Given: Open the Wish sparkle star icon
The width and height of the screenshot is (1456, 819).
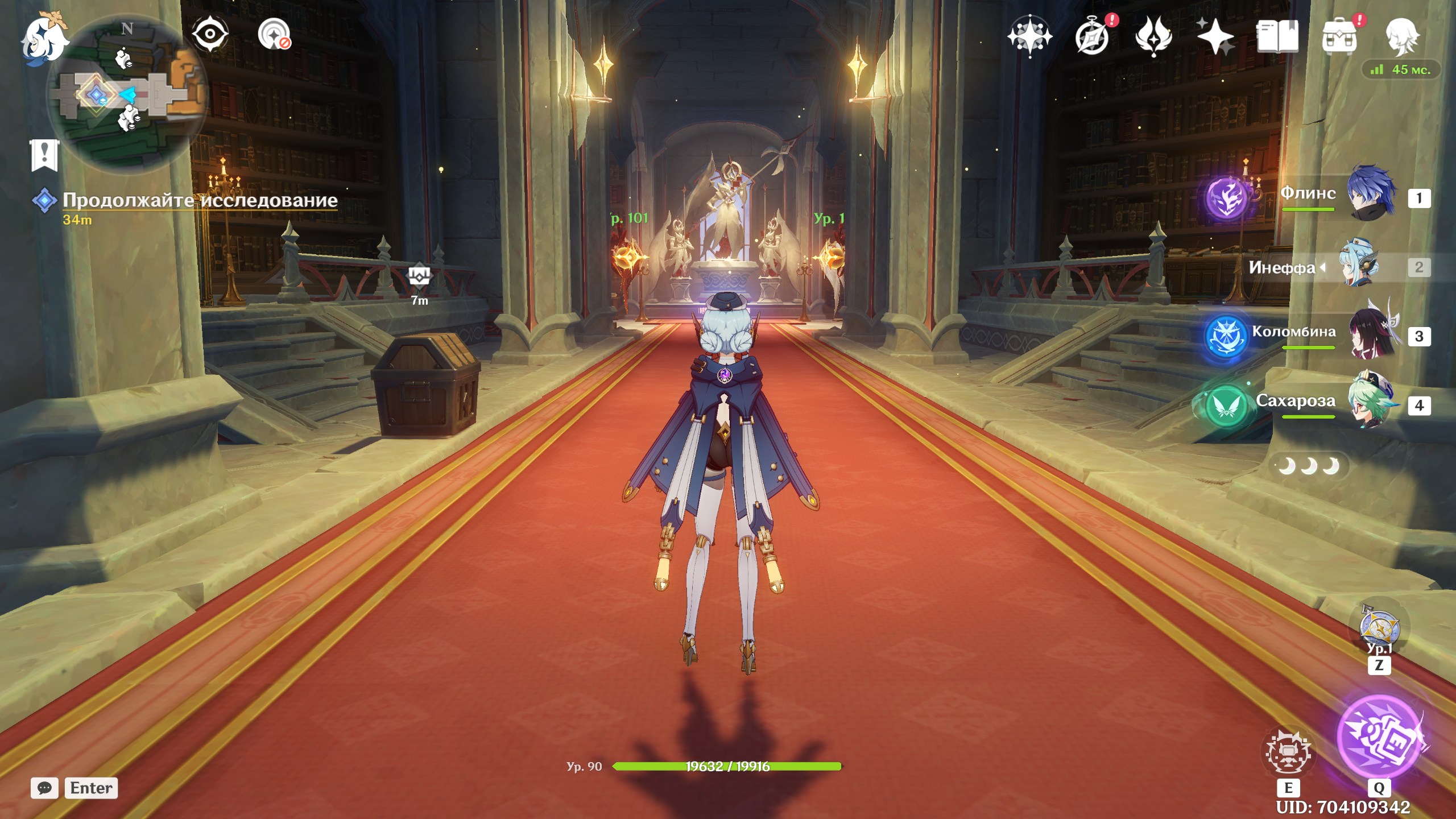Looking at the screenshot, I should point(1215,36).
